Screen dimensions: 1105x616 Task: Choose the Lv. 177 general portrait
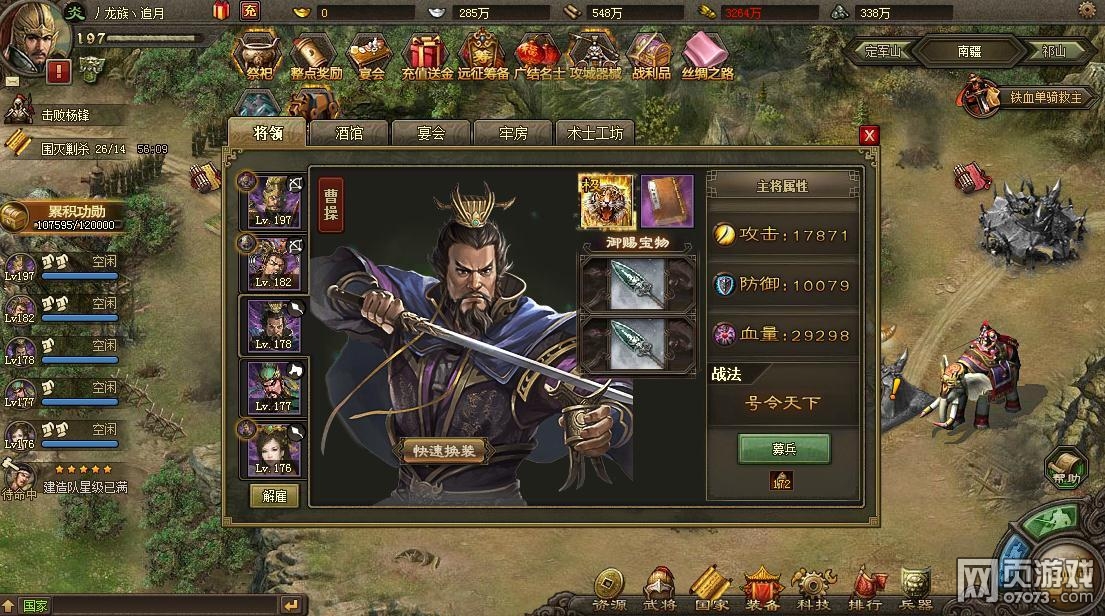[273, 388]
